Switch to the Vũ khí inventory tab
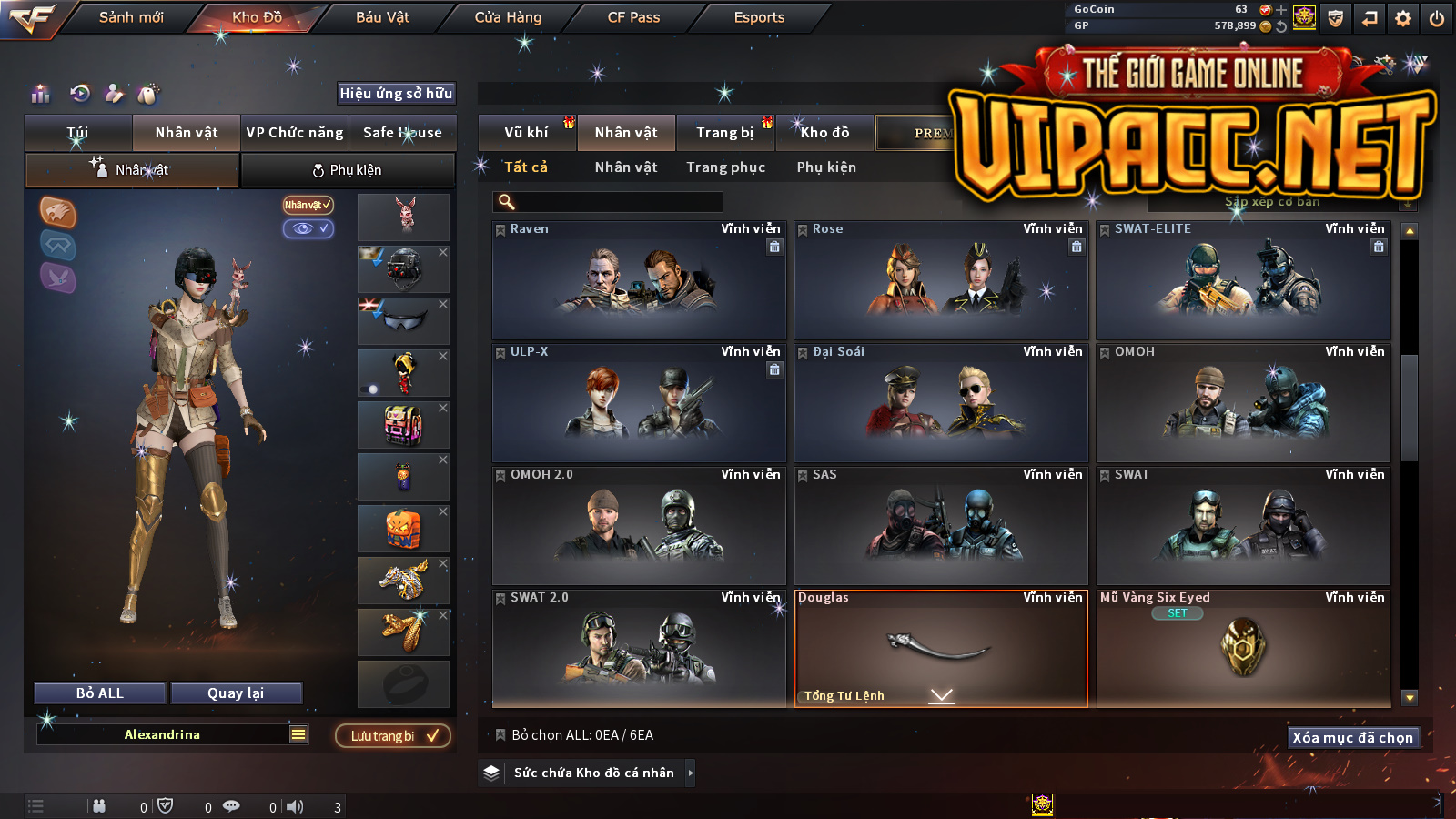1456x819 pixels. pyautogui.click(x=527, y=133)
